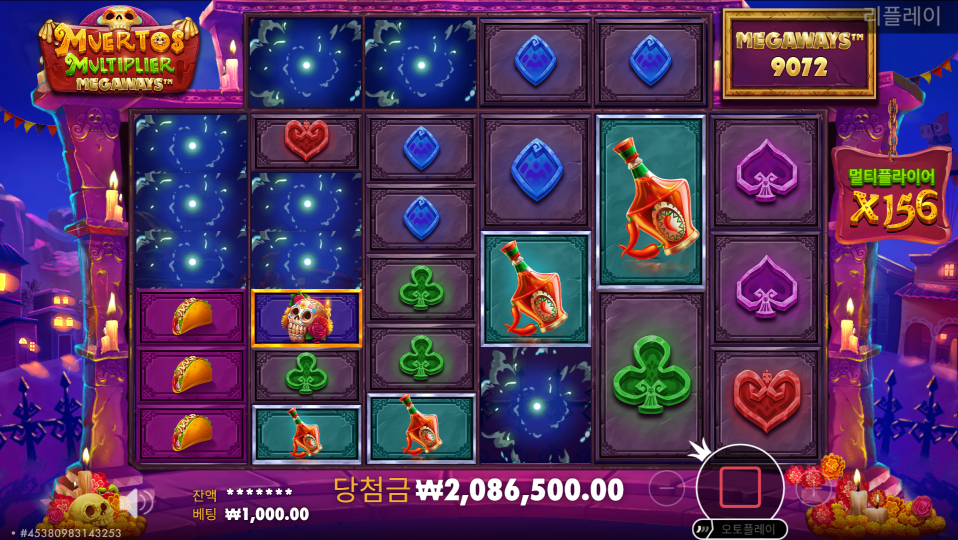This screenshot has width=958, height=540.
Task: Increase the bet with the plus button
Action: [x=812, y=488]
